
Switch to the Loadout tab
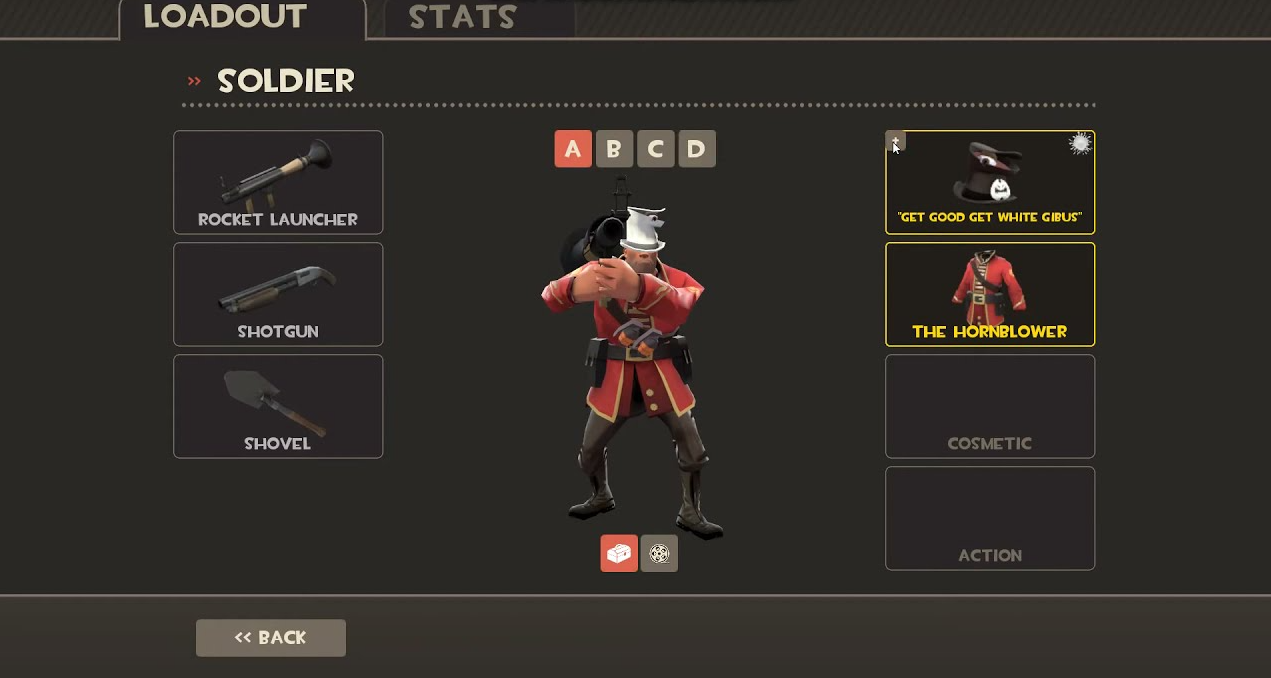(224, 17)
